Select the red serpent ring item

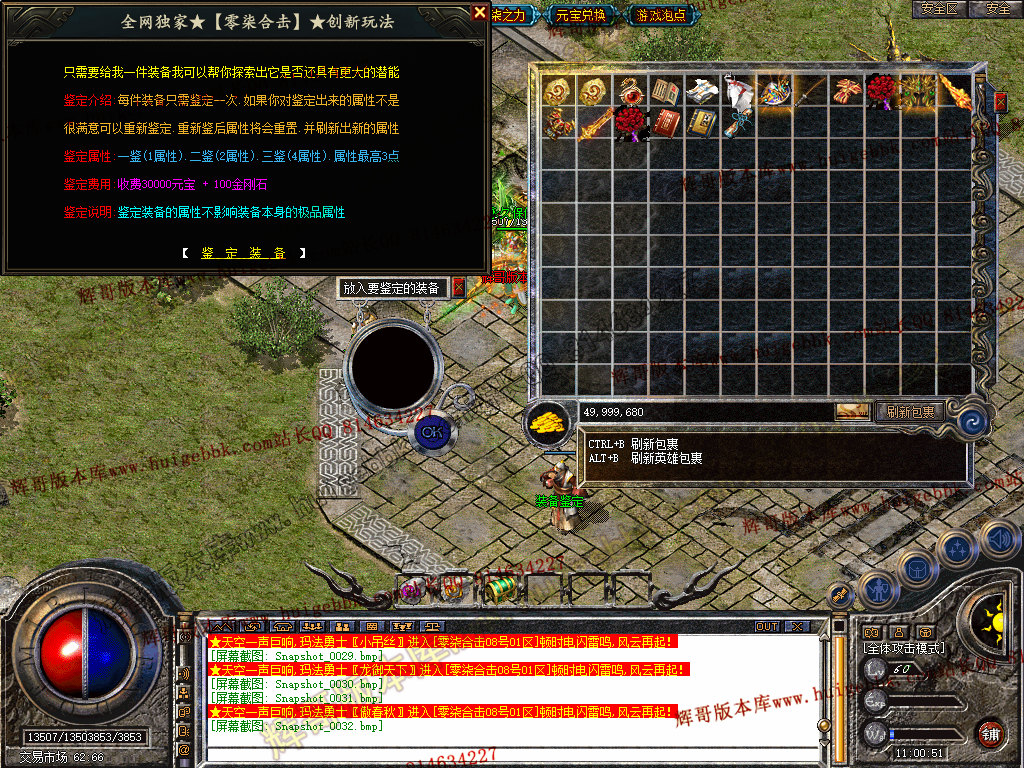[x=630, y=91]
